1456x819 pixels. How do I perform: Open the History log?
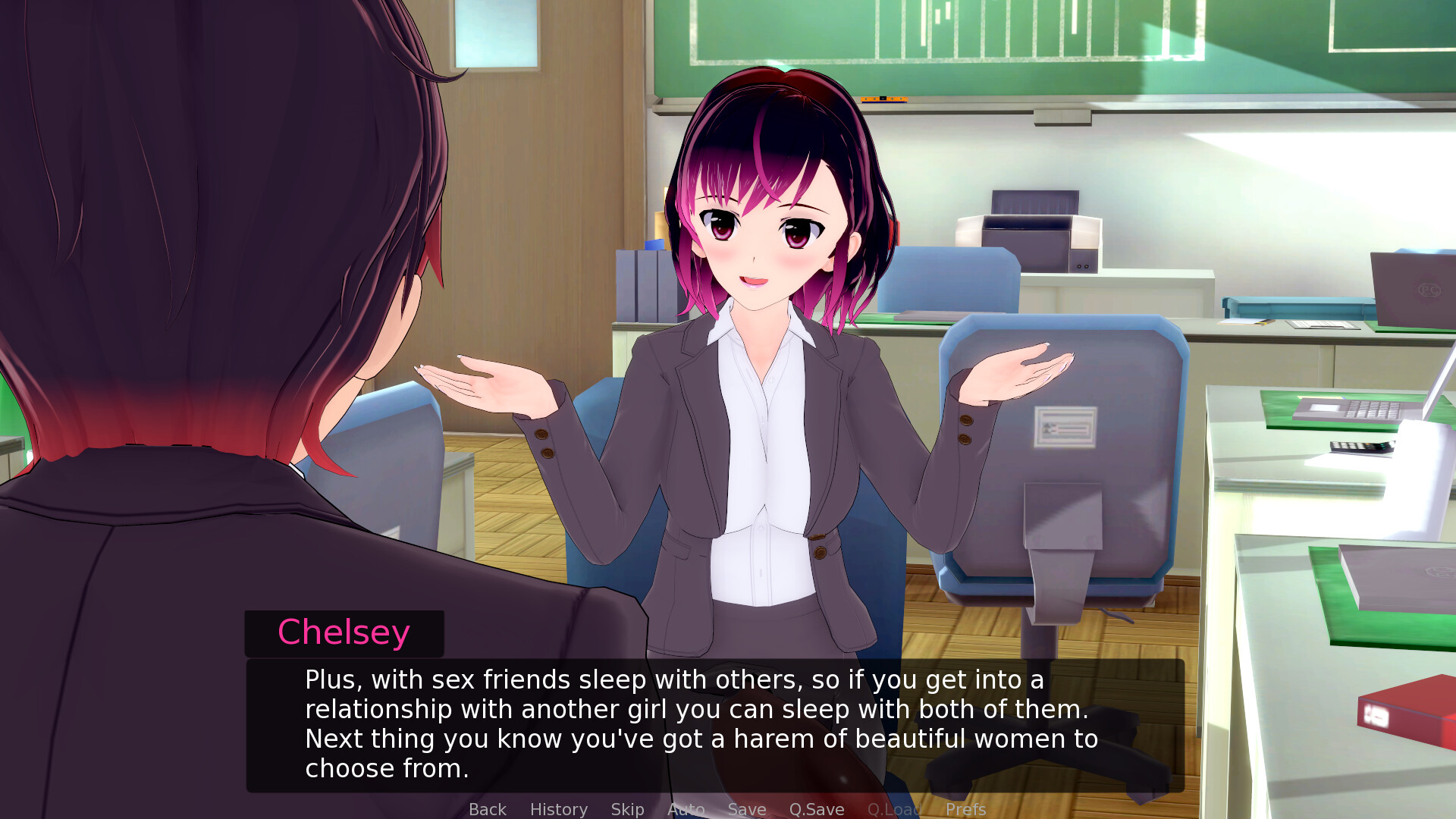click(558, 809)
